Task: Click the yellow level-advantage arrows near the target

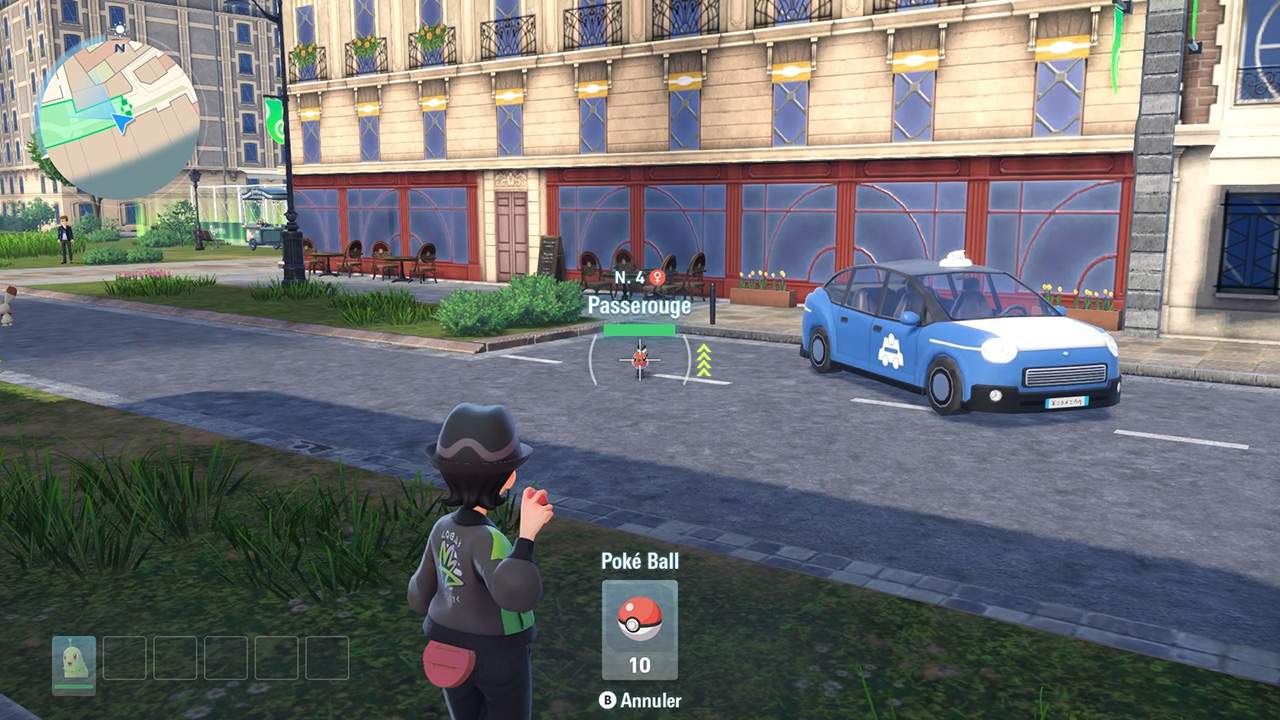Action: [704, 360]
